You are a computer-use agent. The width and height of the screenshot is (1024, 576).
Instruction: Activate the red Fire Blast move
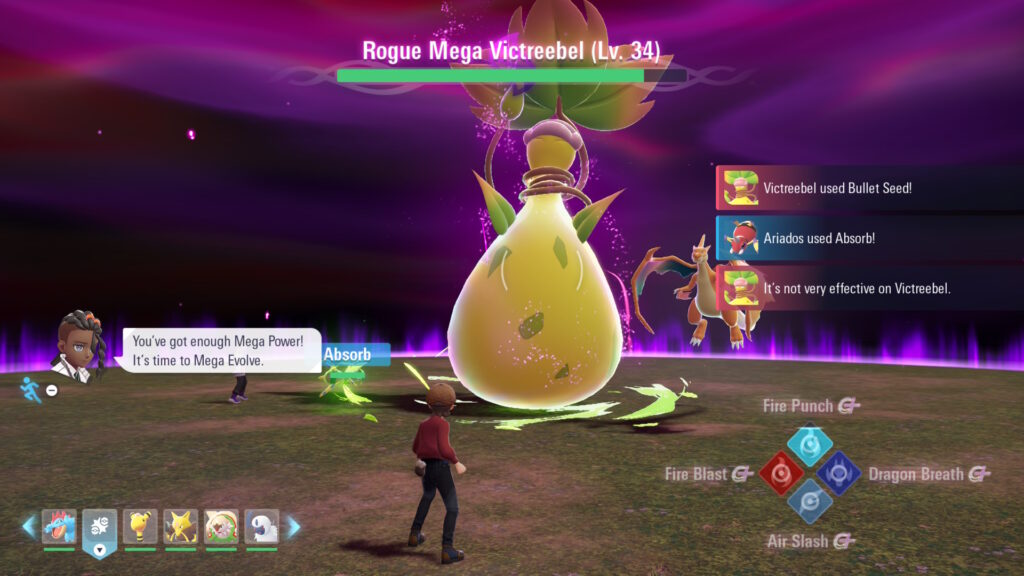coord(780,473)
